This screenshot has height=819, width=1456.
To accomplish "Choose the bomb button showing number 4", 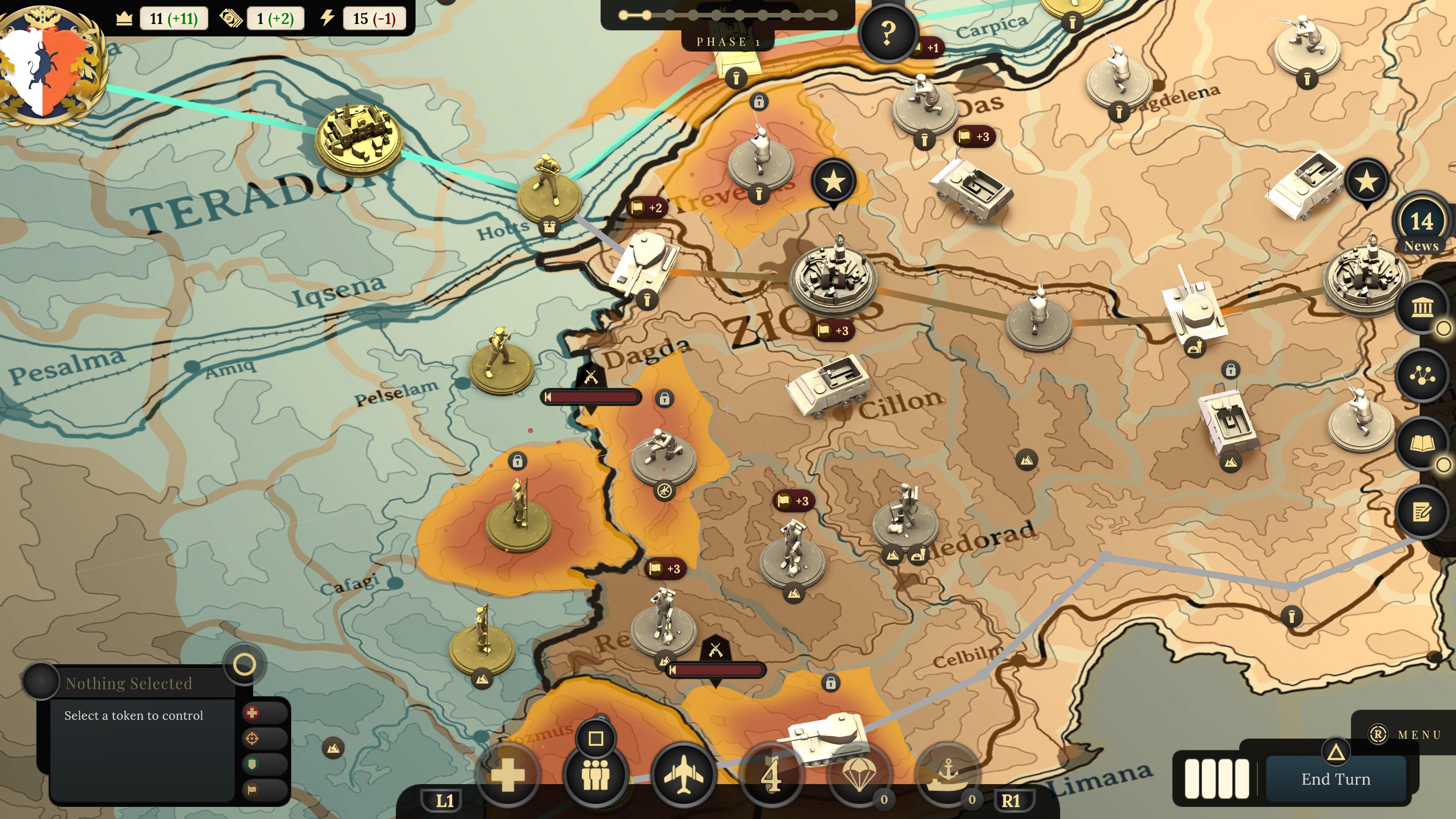I will (x=771, y=775).
